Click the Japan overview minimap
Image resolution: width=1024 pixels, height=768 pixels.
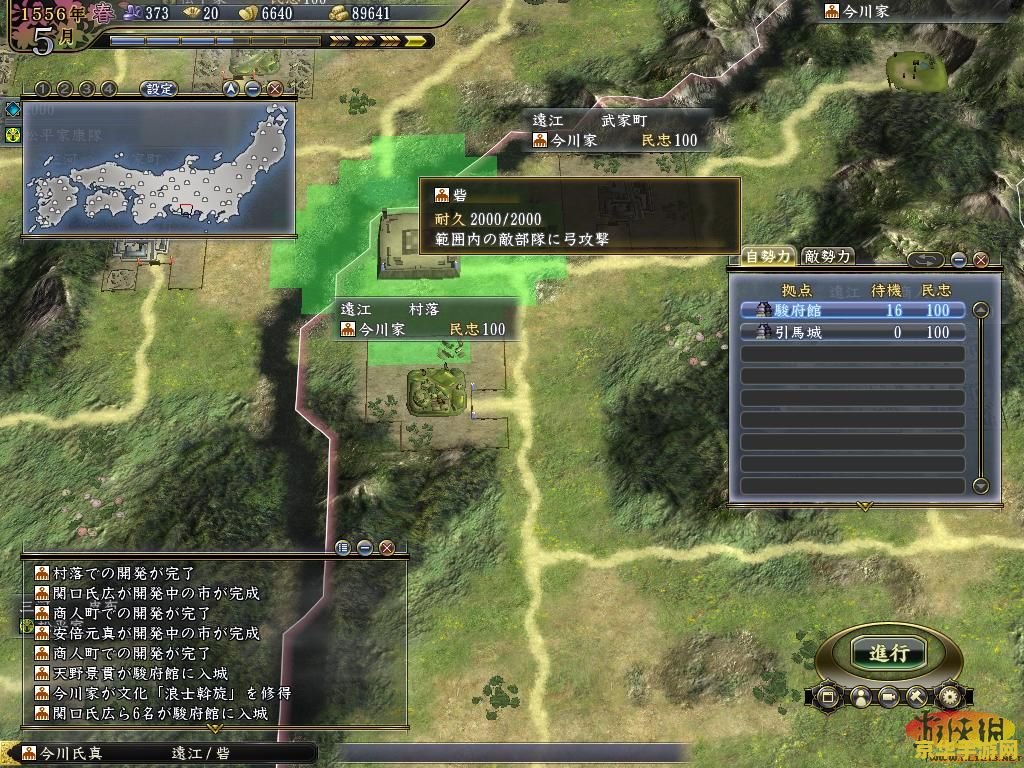coord(160,165)
